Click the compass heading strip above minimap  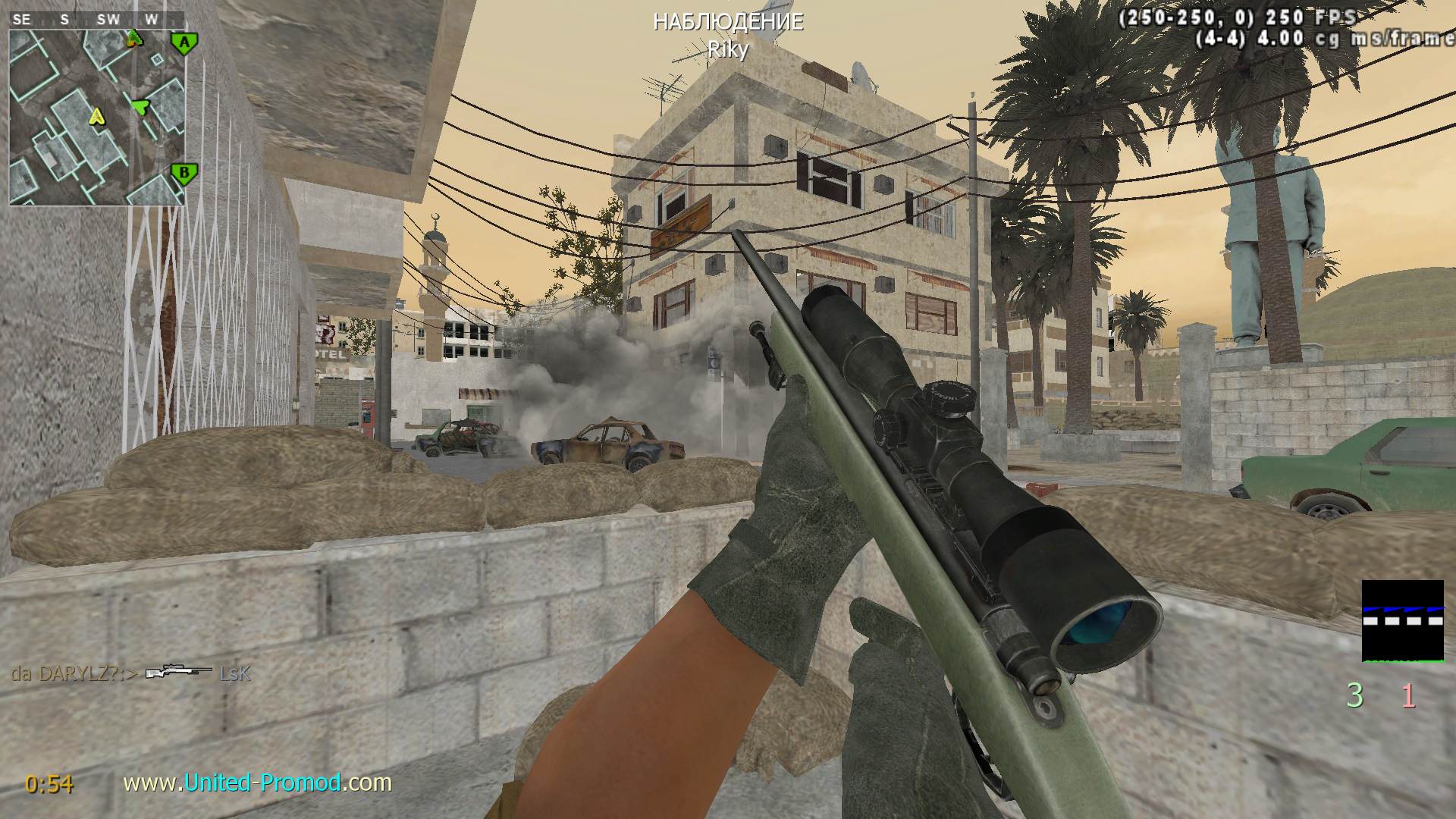coord(97,20)
